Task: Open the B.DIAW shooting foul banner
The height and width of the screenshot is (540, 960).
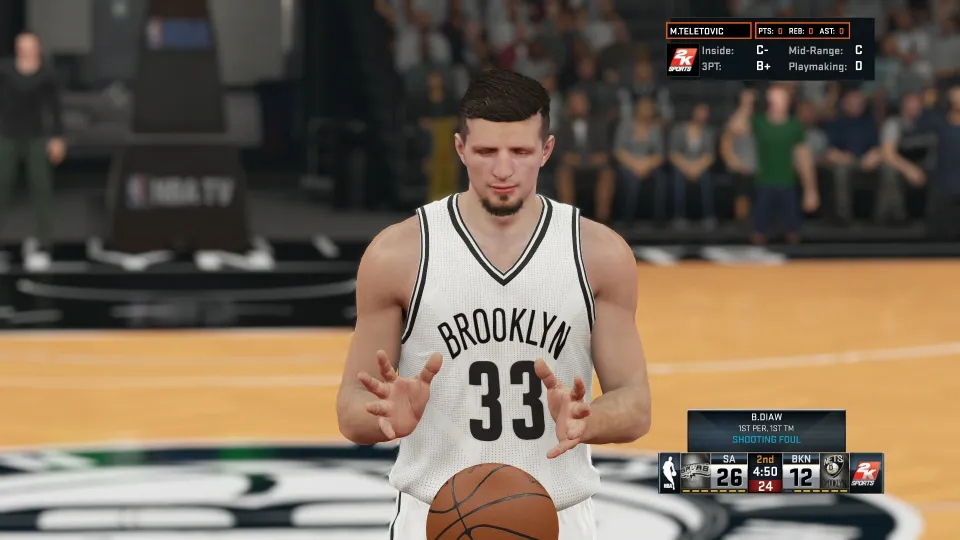Action: click(766, 430)
